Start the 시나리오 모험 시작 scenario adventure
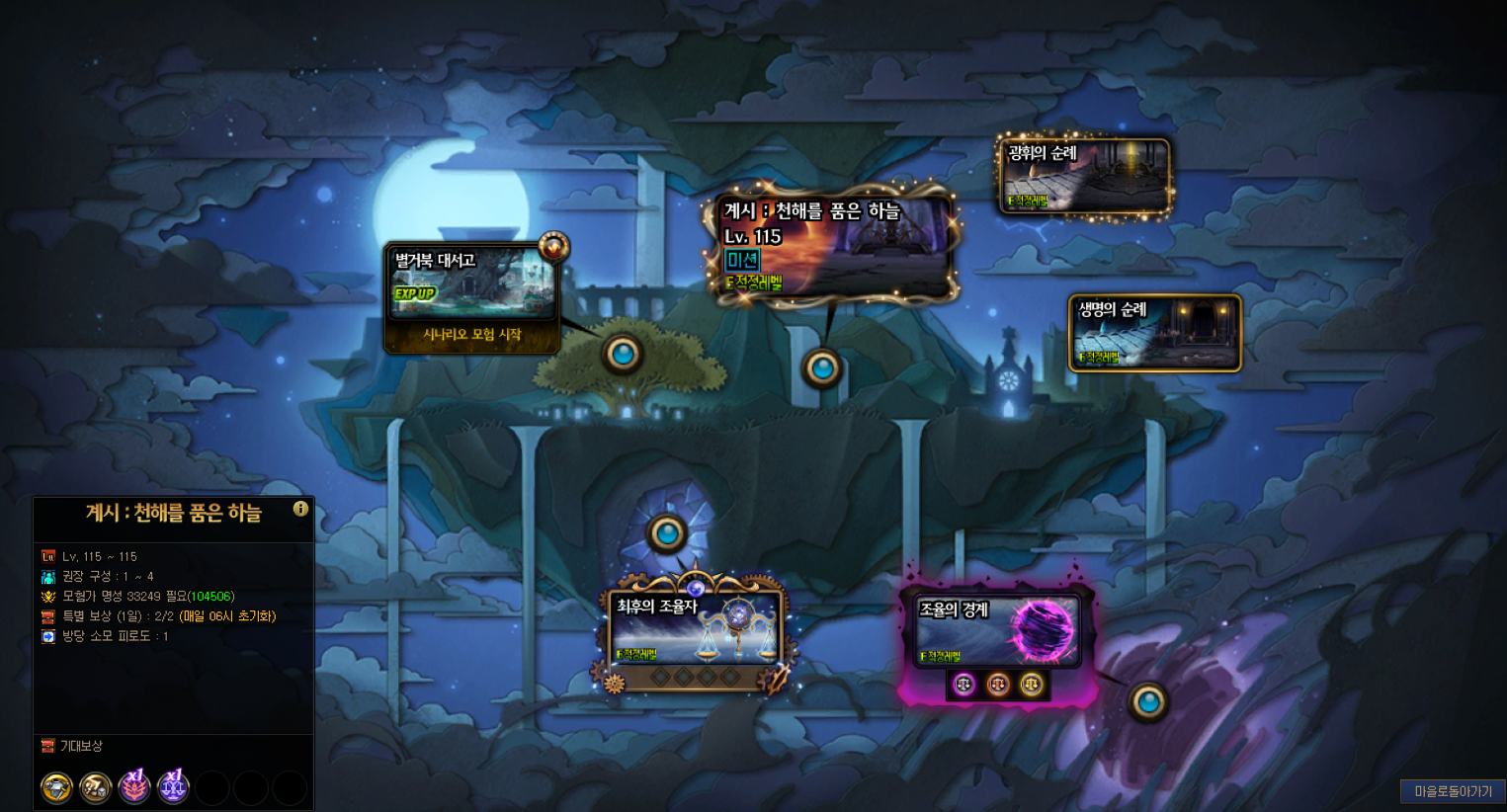 point(471,335)
